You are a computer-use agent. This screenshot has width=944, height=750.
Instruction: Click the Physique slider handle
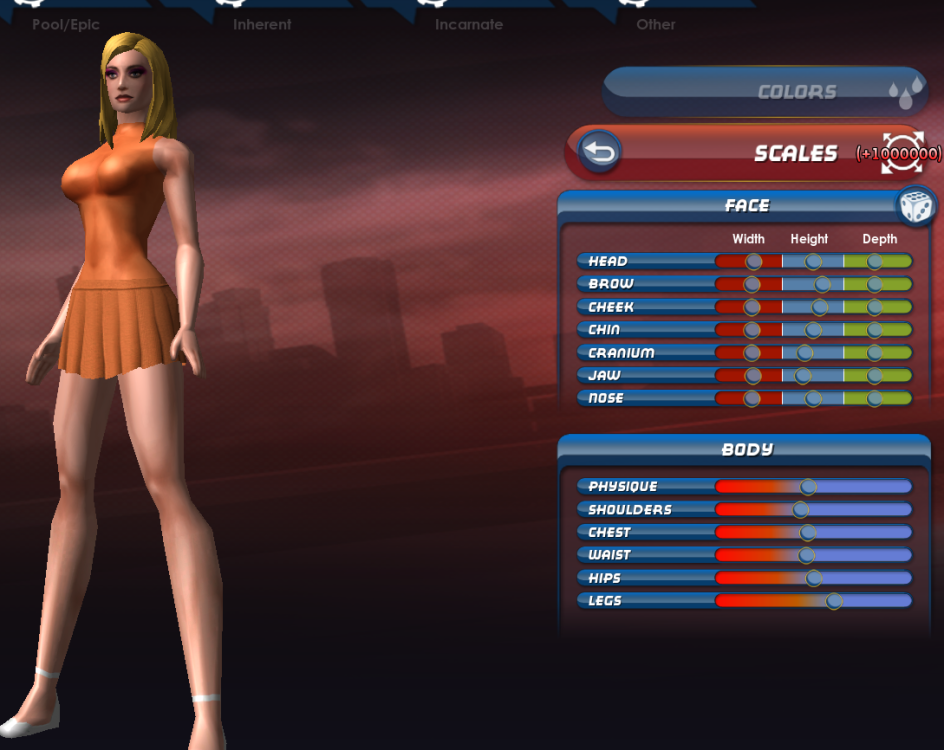pos(809,487)
